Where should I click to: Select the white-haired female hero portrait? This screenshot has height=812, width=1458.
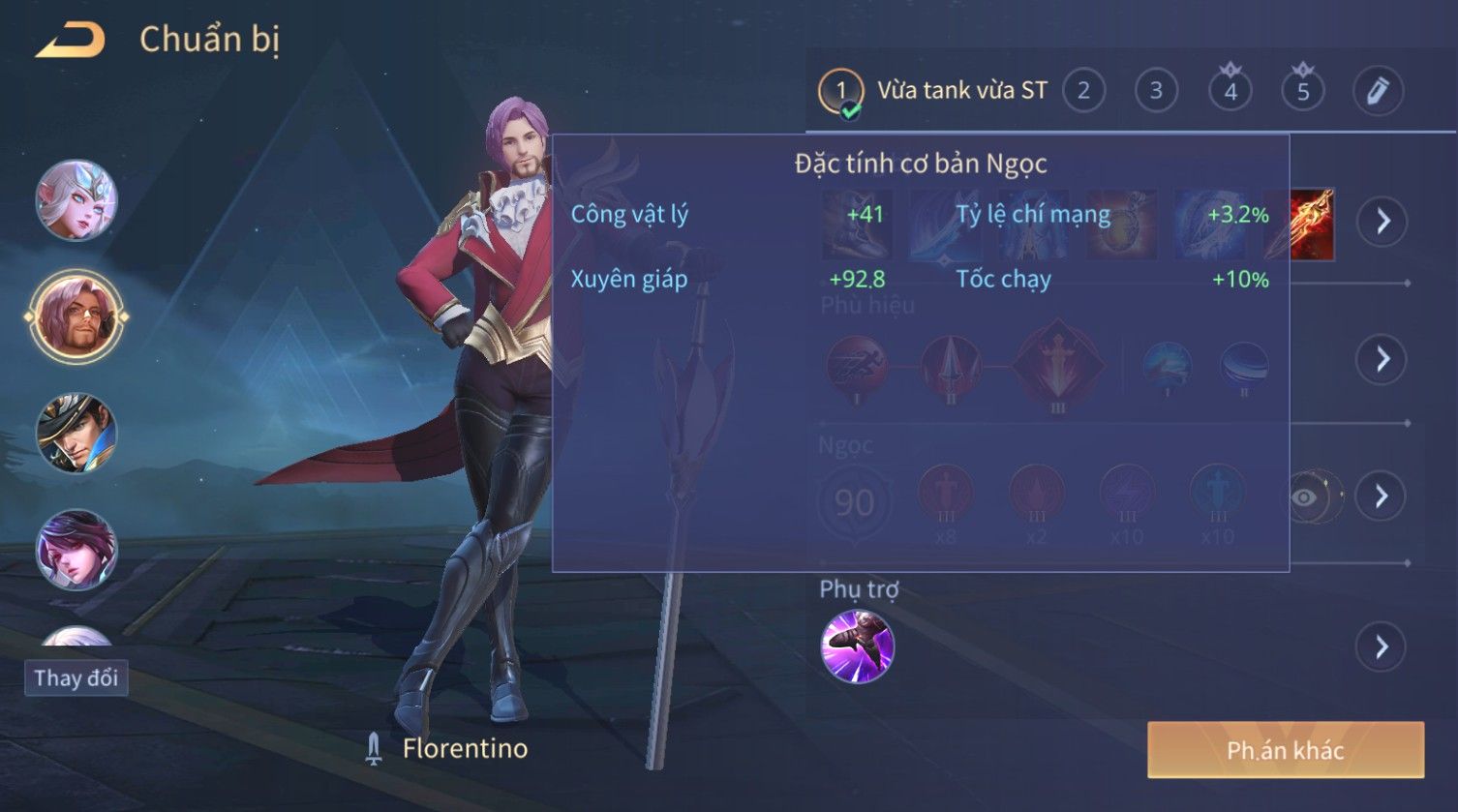click(76, 200)
